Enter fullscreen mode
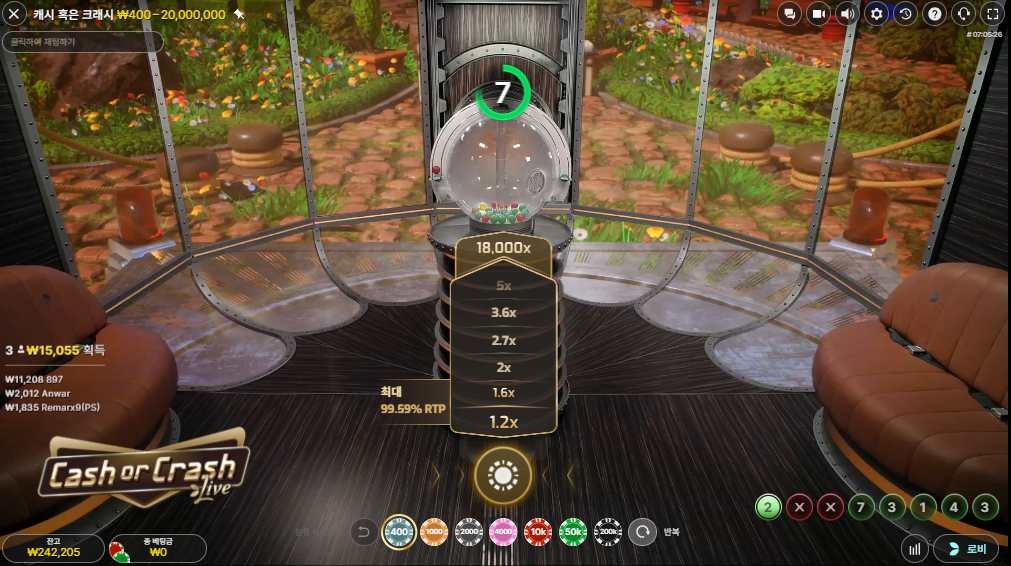The image size is (1011, 566). pos(992,14)
